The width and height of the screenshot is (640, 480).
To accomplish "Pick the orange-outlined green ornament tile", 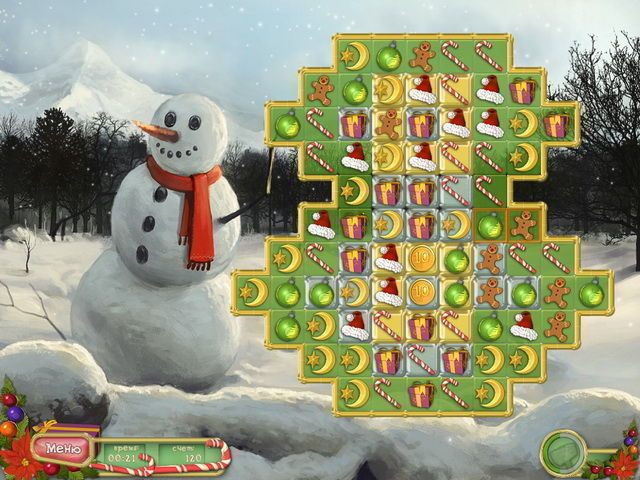I will [490, 225].
